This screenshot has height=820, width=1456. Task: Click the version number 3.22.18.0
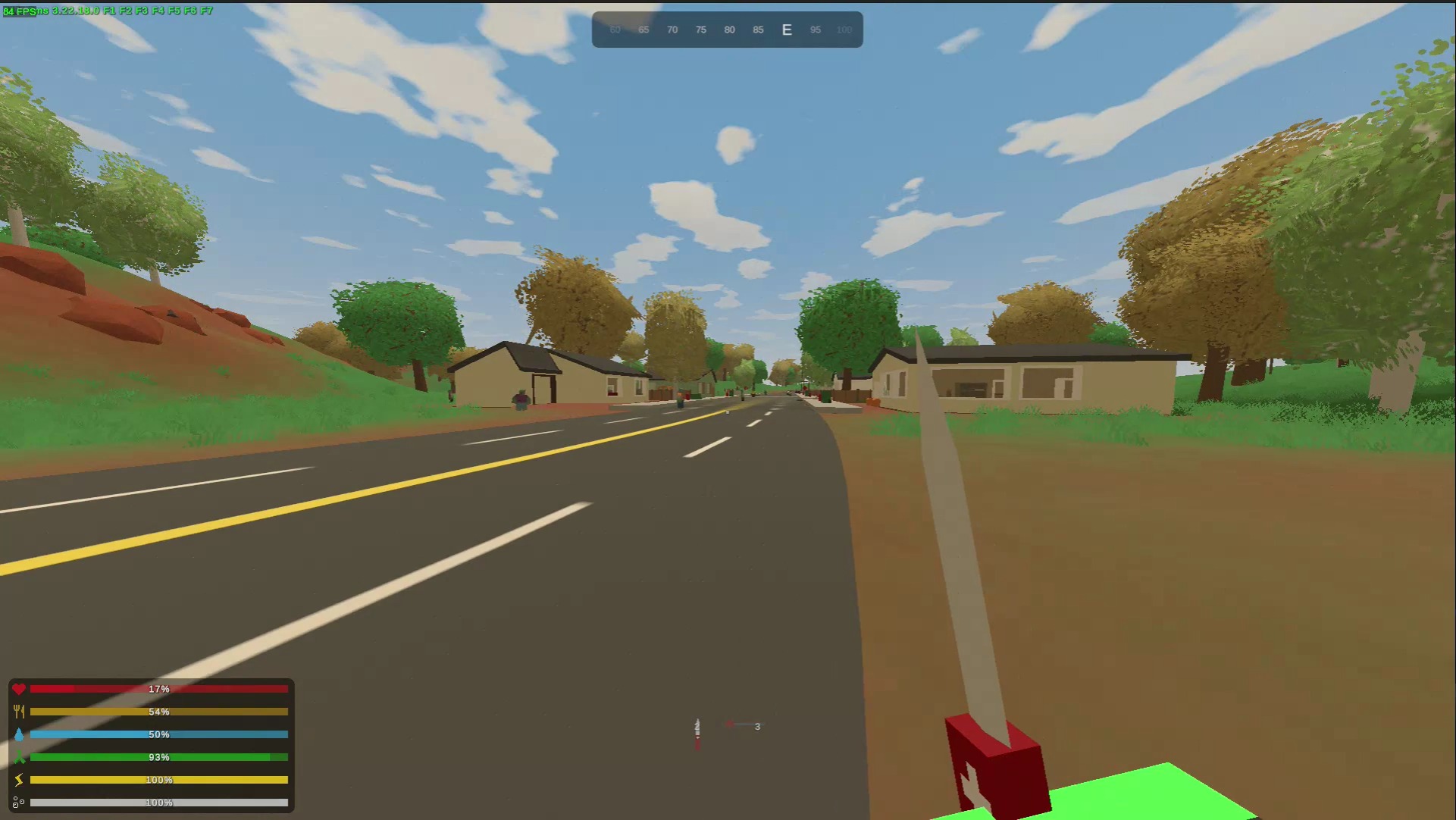[74, 12]
